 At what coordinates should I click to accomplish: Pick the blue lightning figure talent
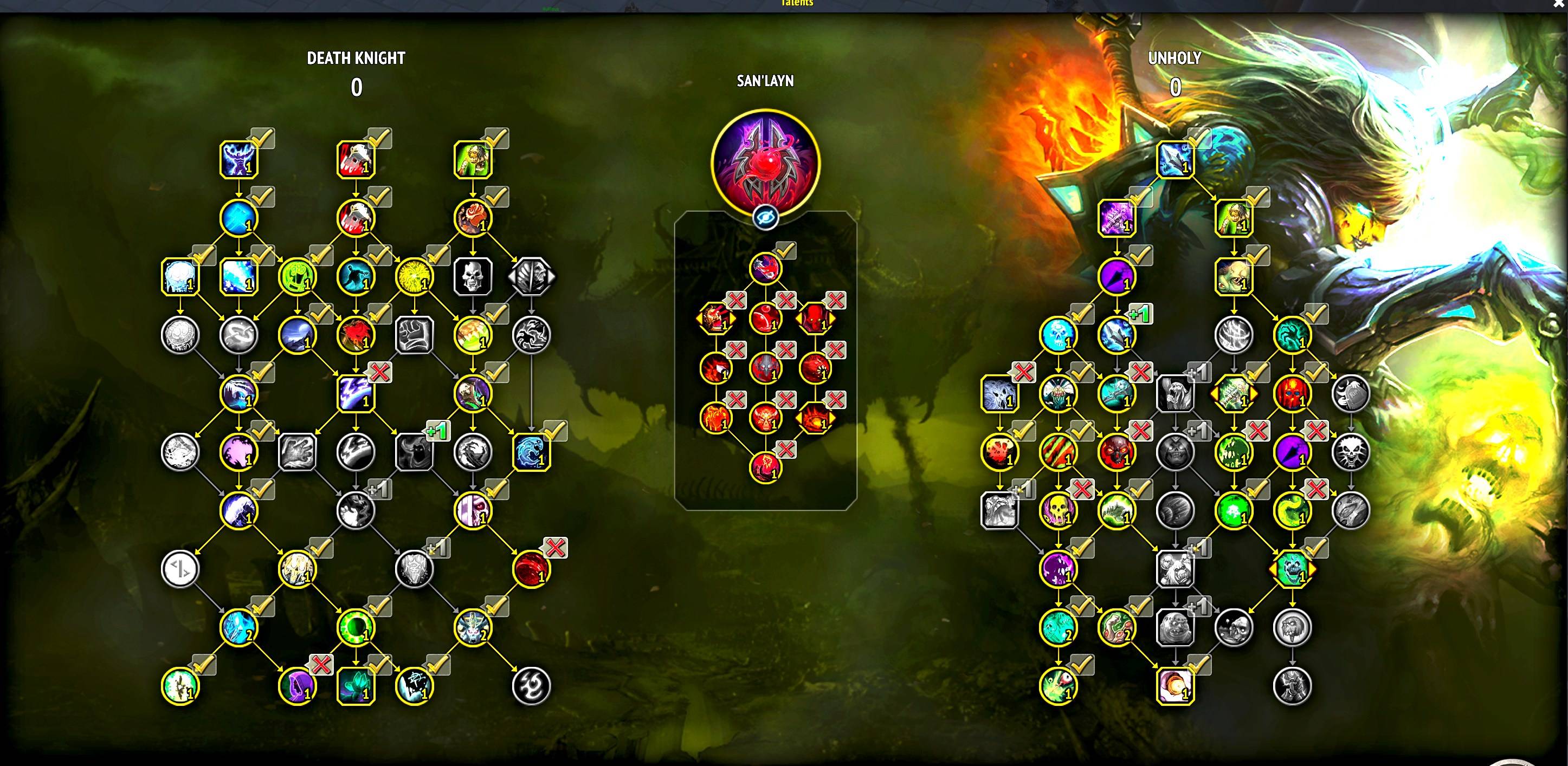click(x=238, y=160)
